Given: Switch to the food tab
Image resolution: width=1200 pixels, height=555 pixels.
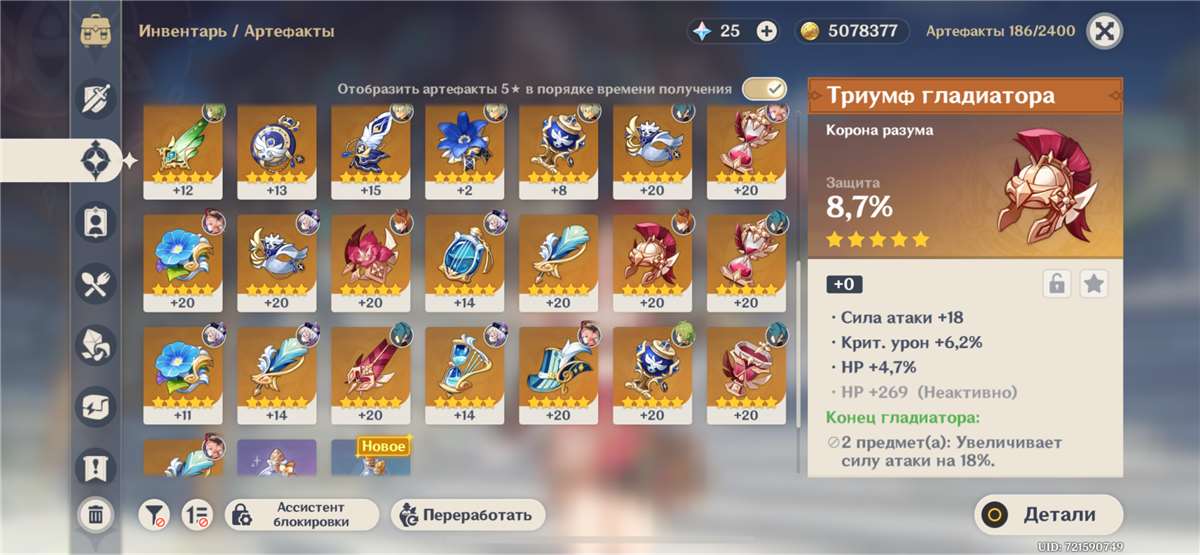Looking at the screenshot, I should coord(96,283).
